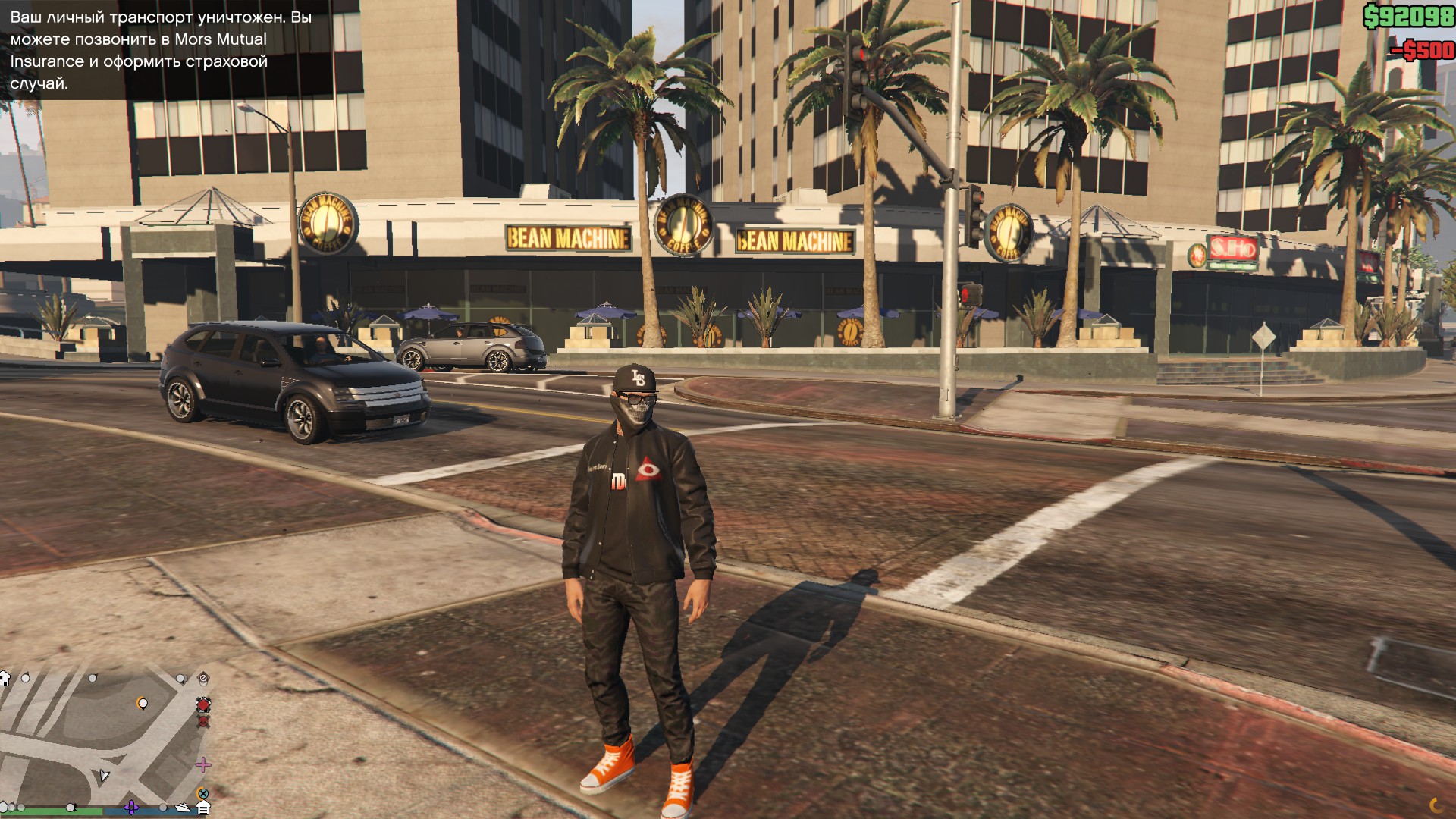Click the pink cross friend blip on minimap
1456x819 pixels.
(x=203, y=764)
